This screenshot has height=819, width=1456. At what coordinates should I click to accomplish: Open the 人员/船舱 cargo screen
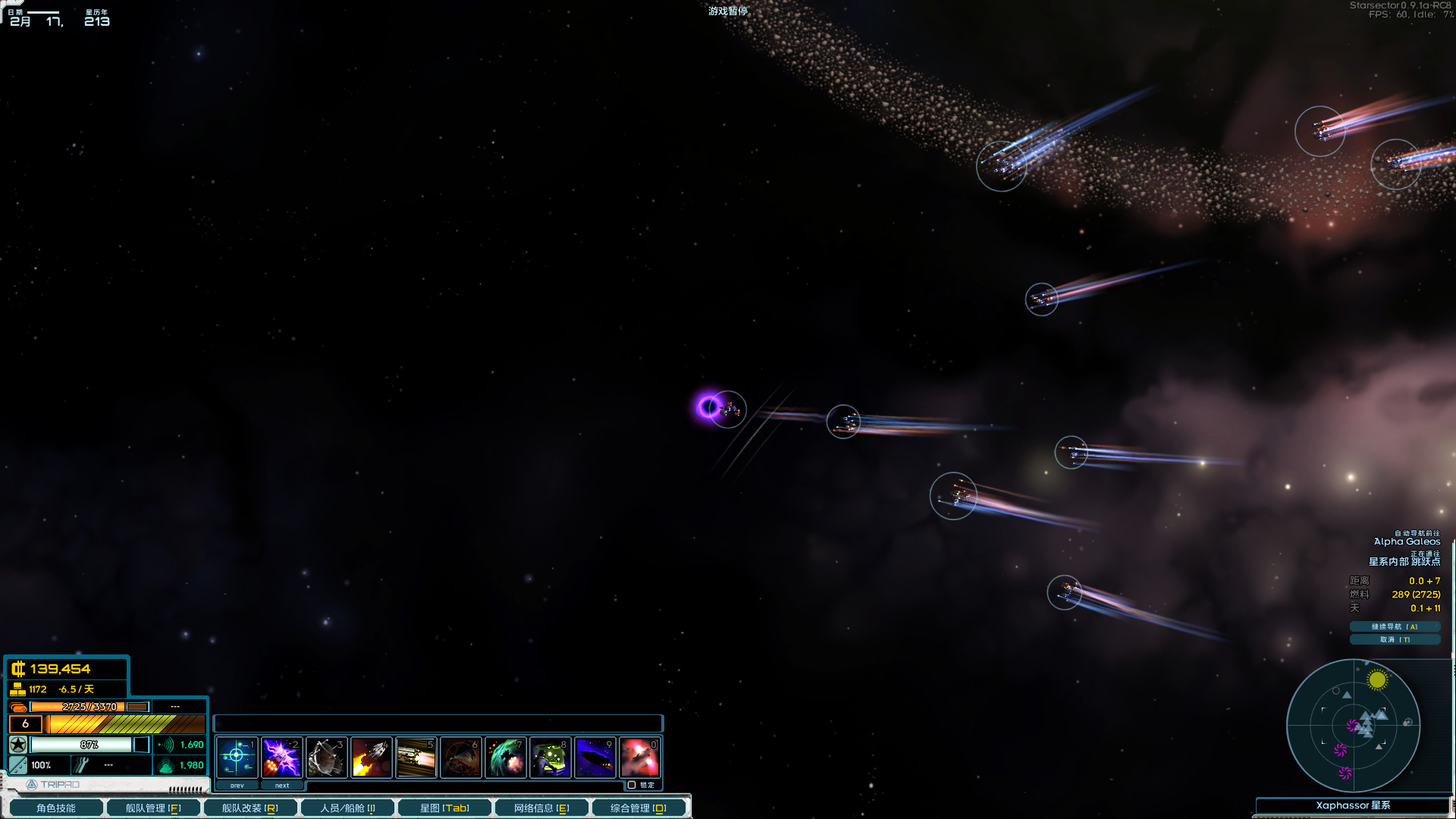click(347, 808)
